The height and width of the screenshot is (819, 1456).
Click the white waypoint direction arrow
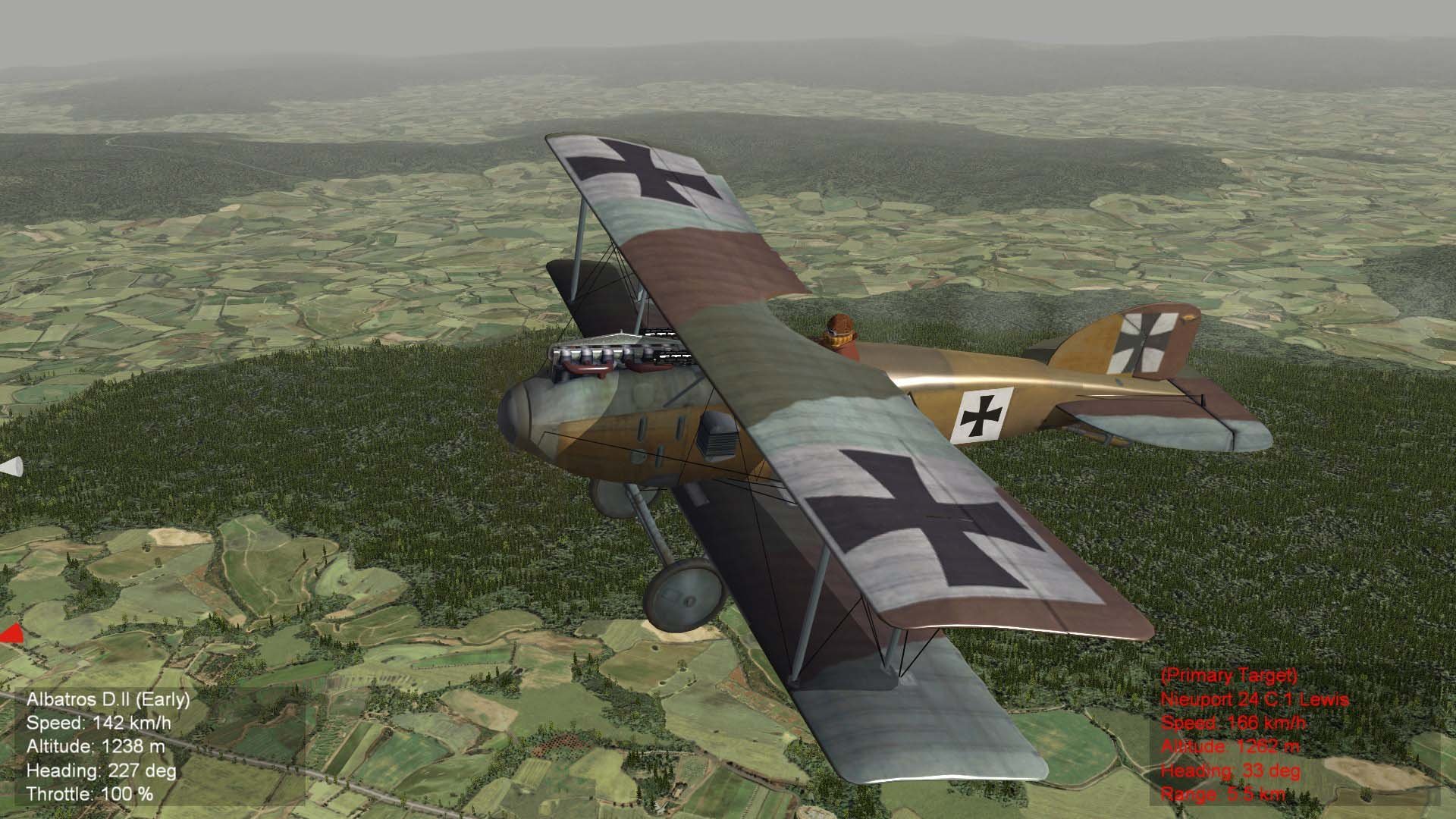click(x=12, y=467)
